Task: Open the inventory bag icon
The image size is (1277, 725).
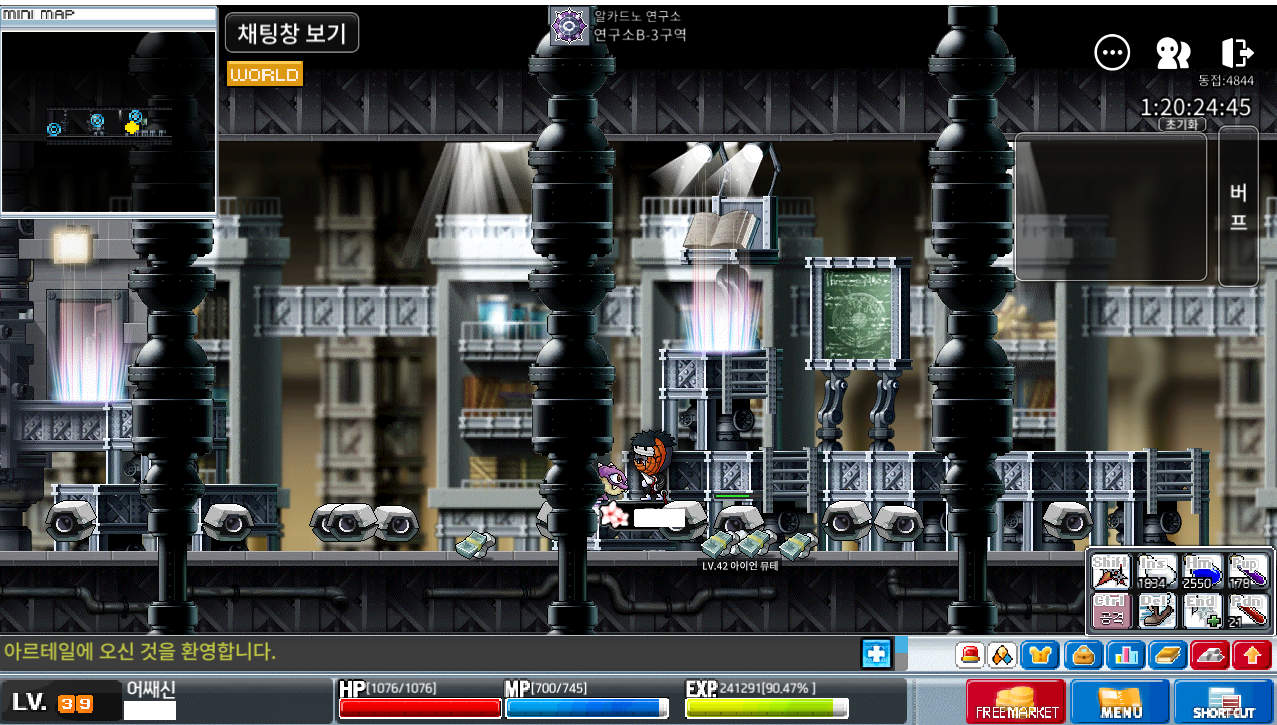Action: point(1083,655)
